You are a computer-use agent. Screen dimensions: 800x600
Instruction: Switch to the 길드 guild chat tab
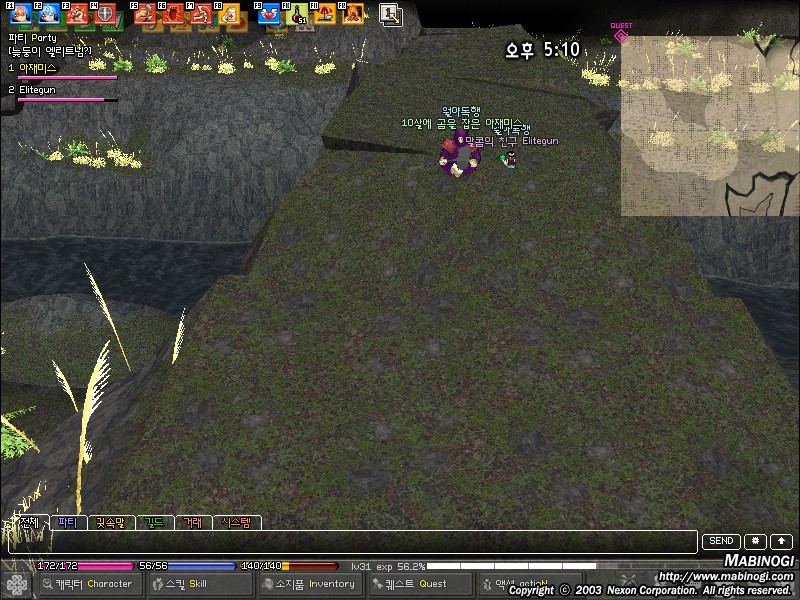click(153, 522)
